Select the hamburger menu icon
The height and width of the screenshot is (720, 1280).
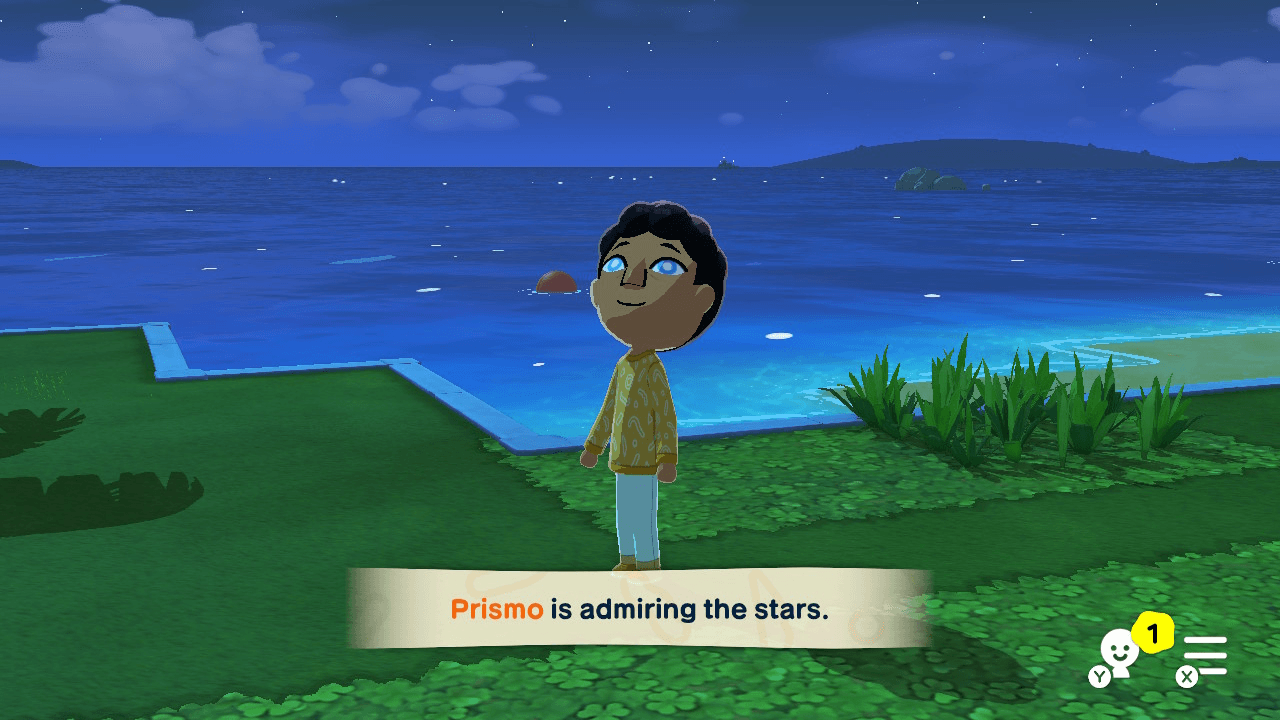(1205, 655)
